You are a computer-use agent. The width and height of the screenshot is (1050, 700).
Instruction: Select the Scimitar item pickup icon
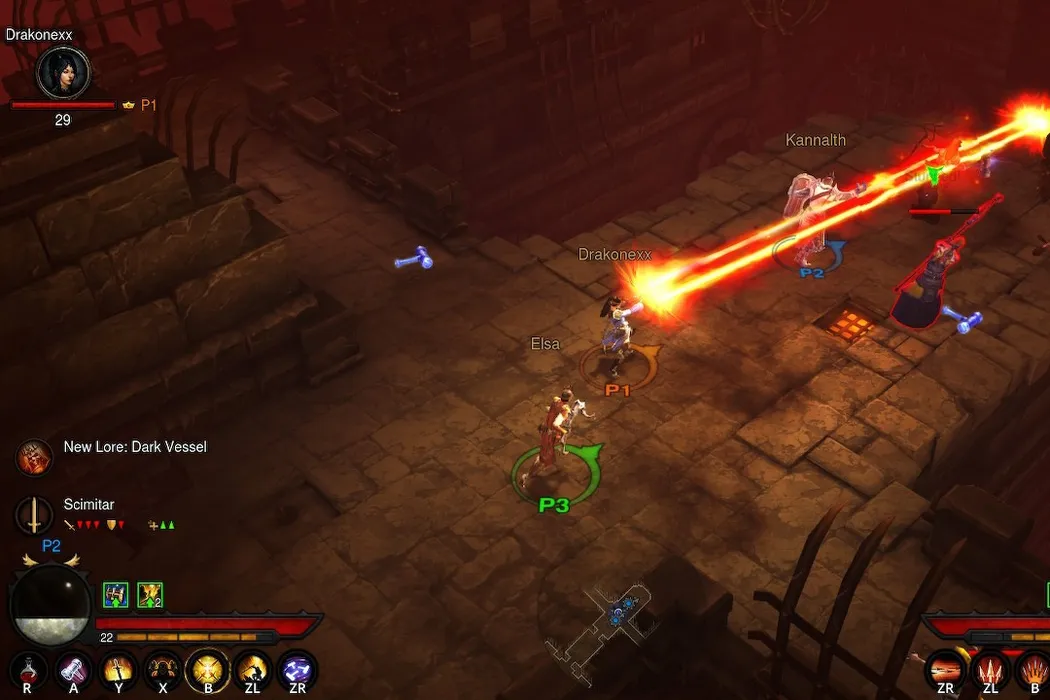33,515
